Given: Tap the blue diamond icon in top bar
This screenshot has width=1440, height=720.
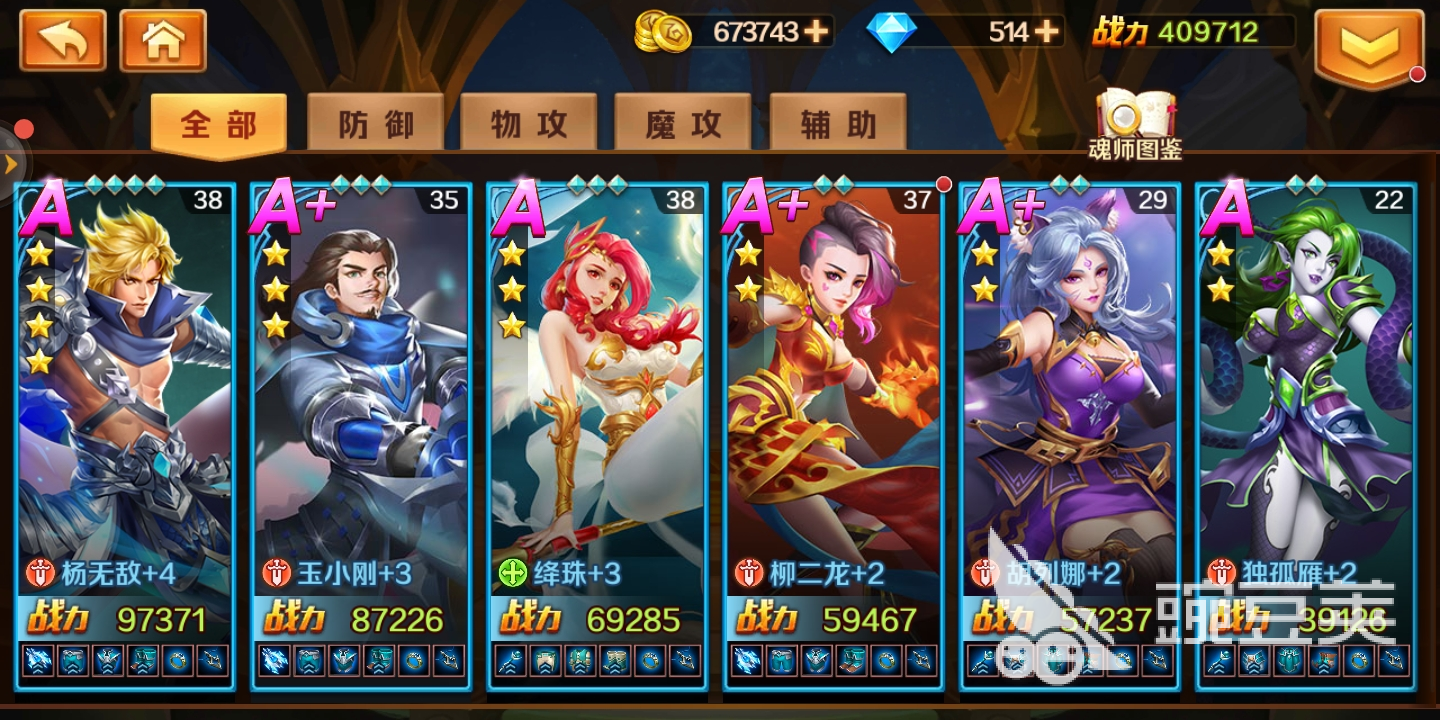Looking at the screenshot, I should 891,32.
